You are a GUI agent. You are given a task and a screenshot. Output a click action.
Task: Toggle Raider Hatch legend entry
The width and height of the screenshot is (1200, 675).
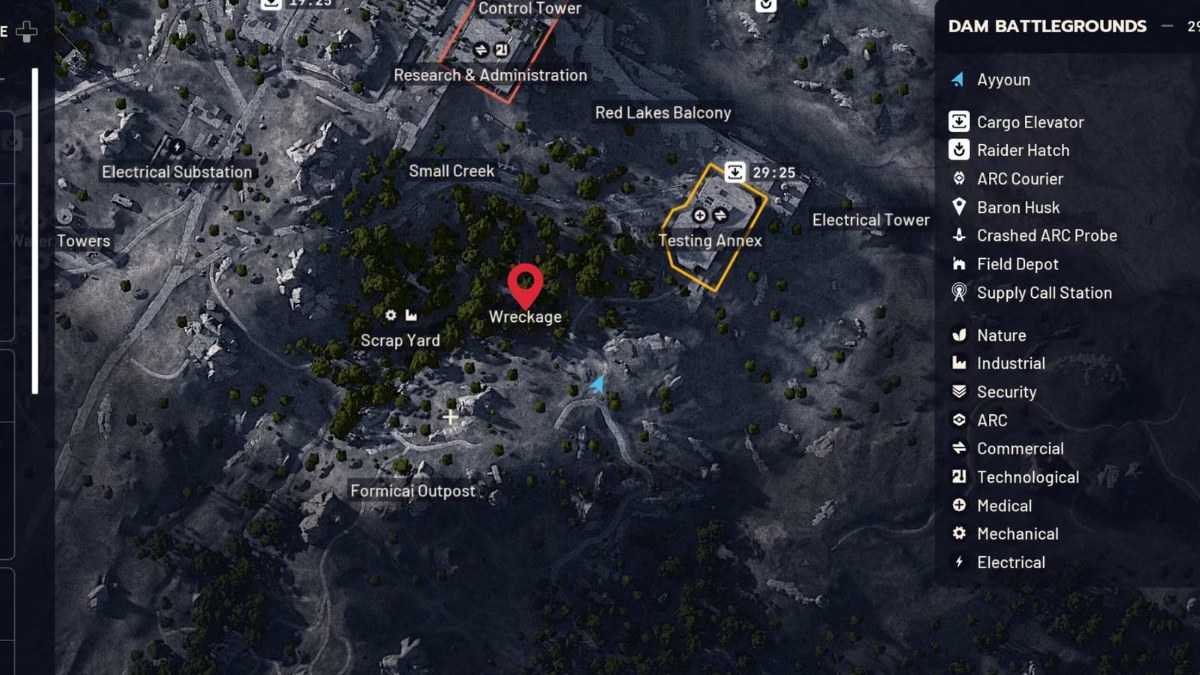[1022, 150]
